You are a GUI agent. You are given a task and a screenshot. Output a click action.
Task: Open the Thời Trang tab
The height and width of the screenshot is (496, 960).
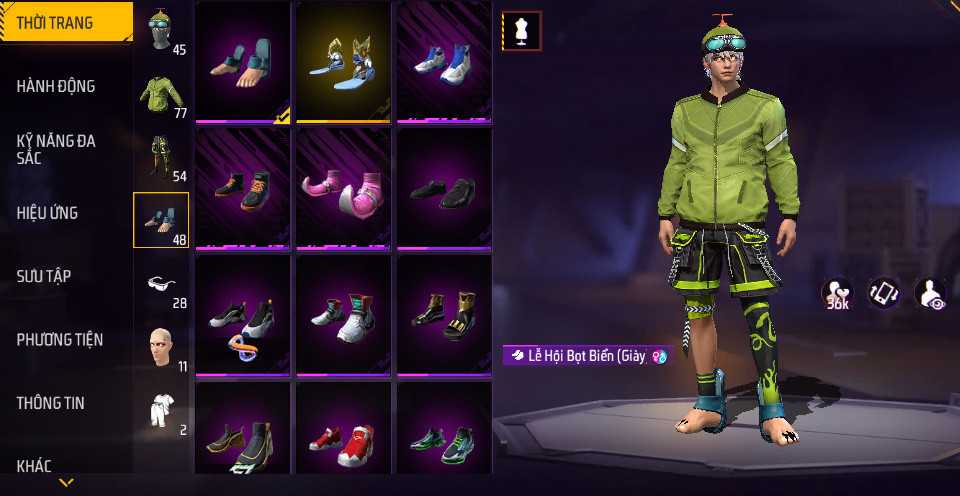(60, 23)
